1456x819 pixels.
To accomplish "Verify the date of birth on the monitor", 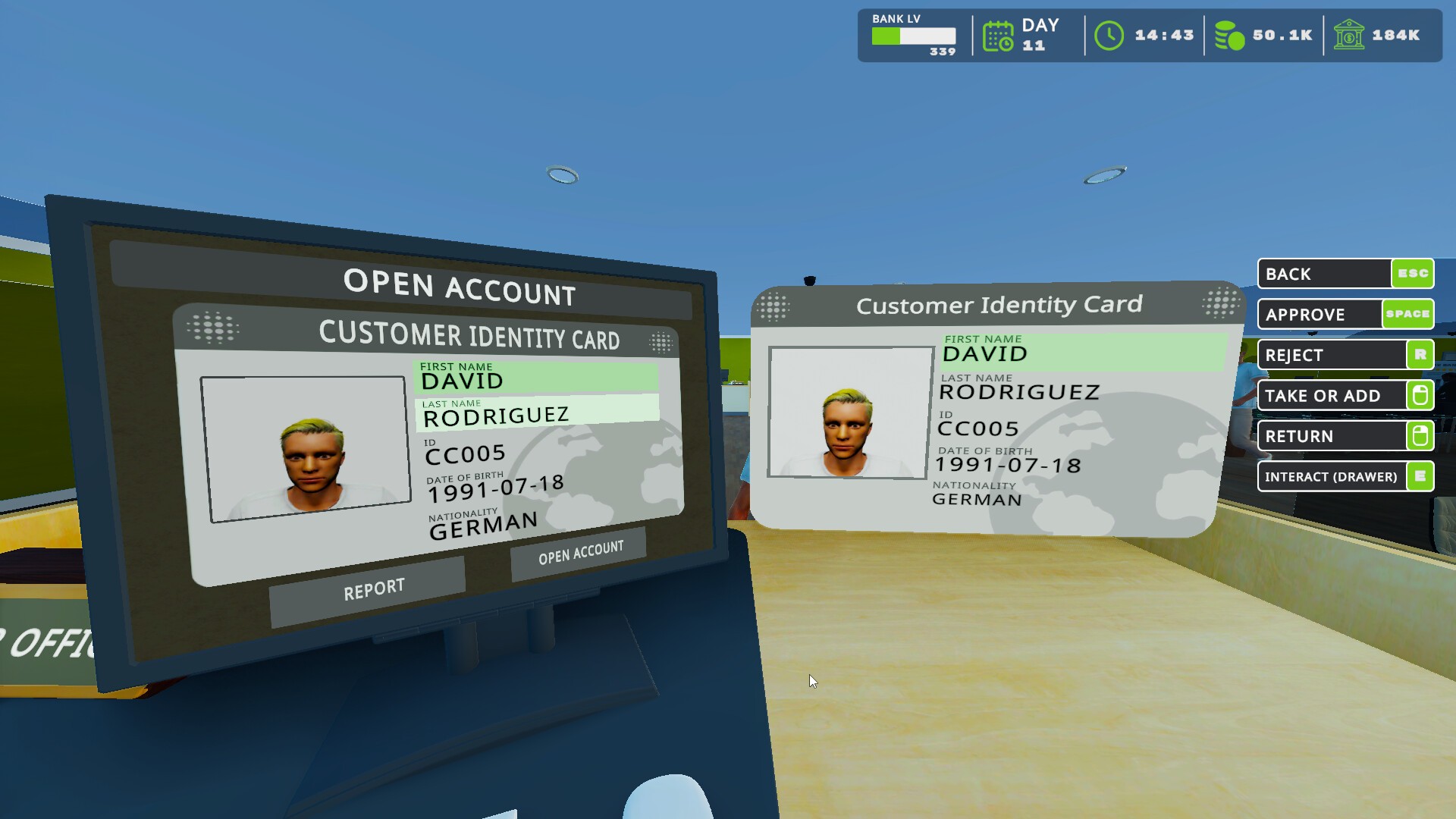I will pyautogui.click(x=495, y=488).
